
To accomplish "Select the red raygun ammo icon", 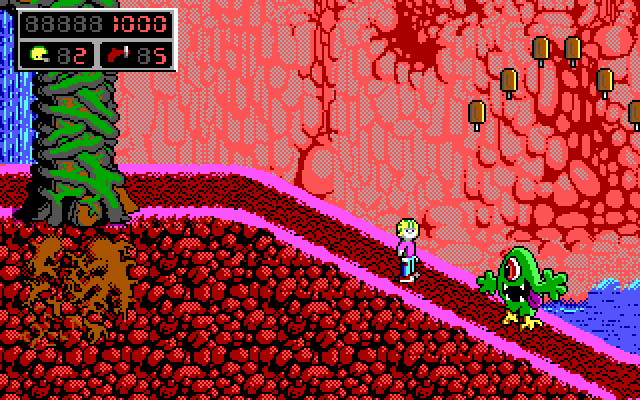I will point(118,54).
